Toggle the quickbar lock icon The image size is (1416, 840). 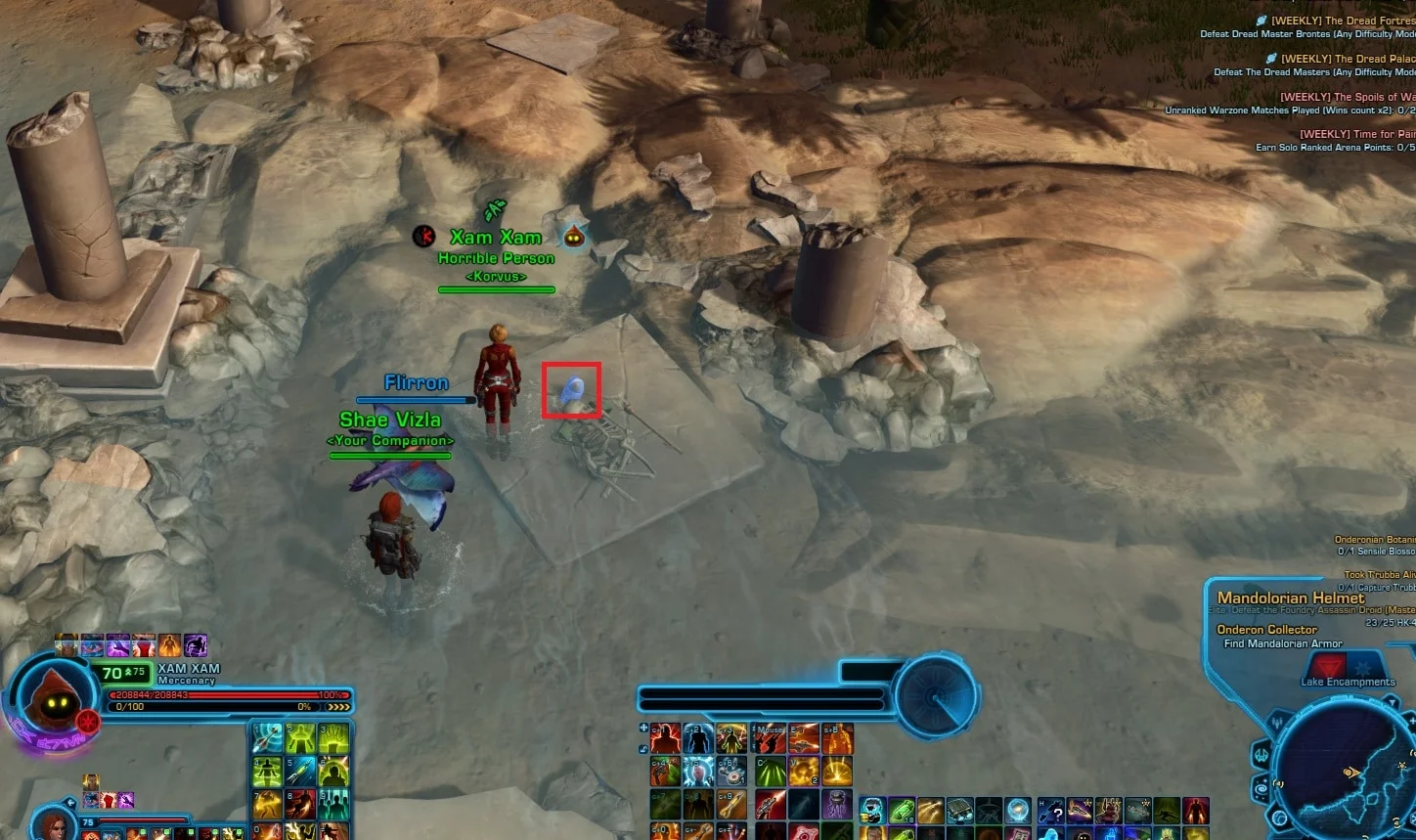point(643,749)
